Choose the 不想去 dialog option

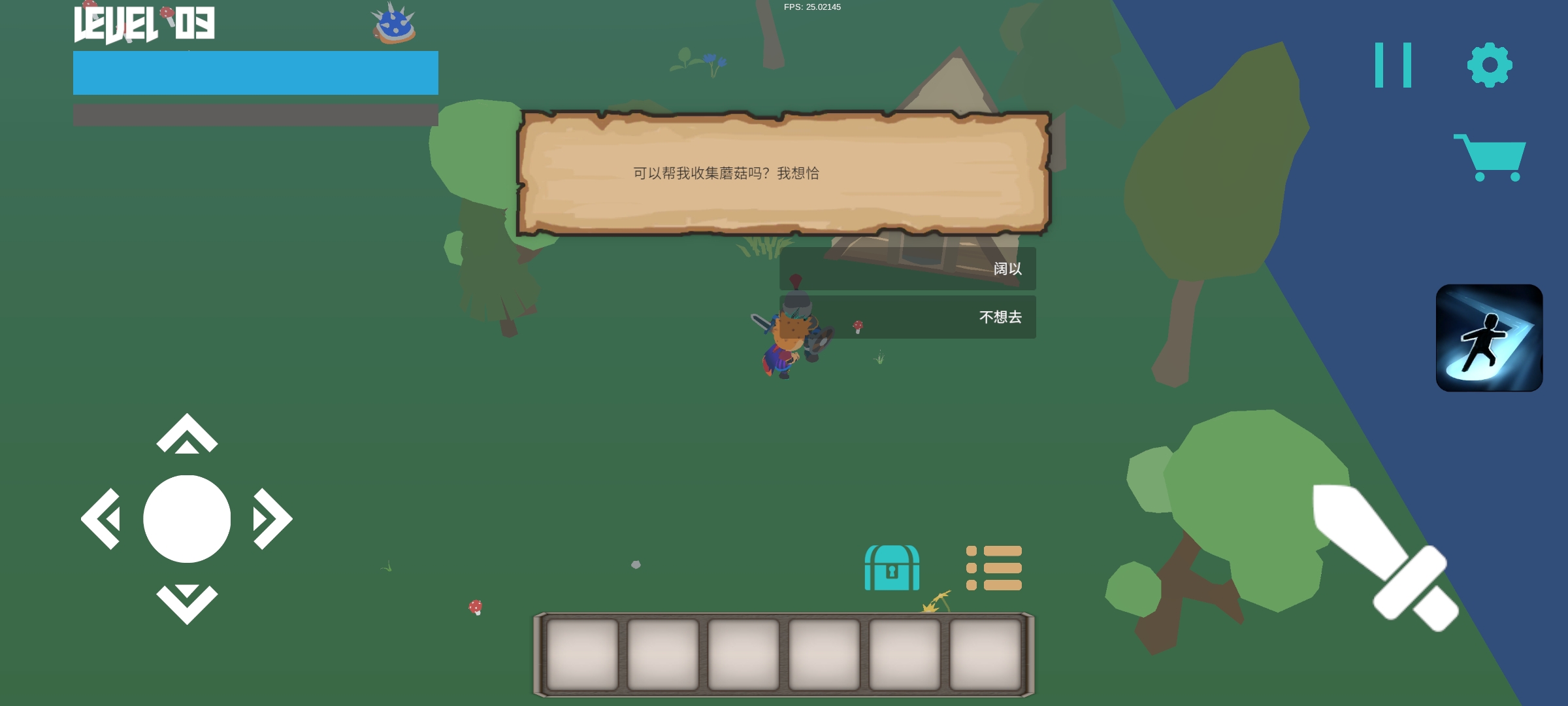(908, 317)
